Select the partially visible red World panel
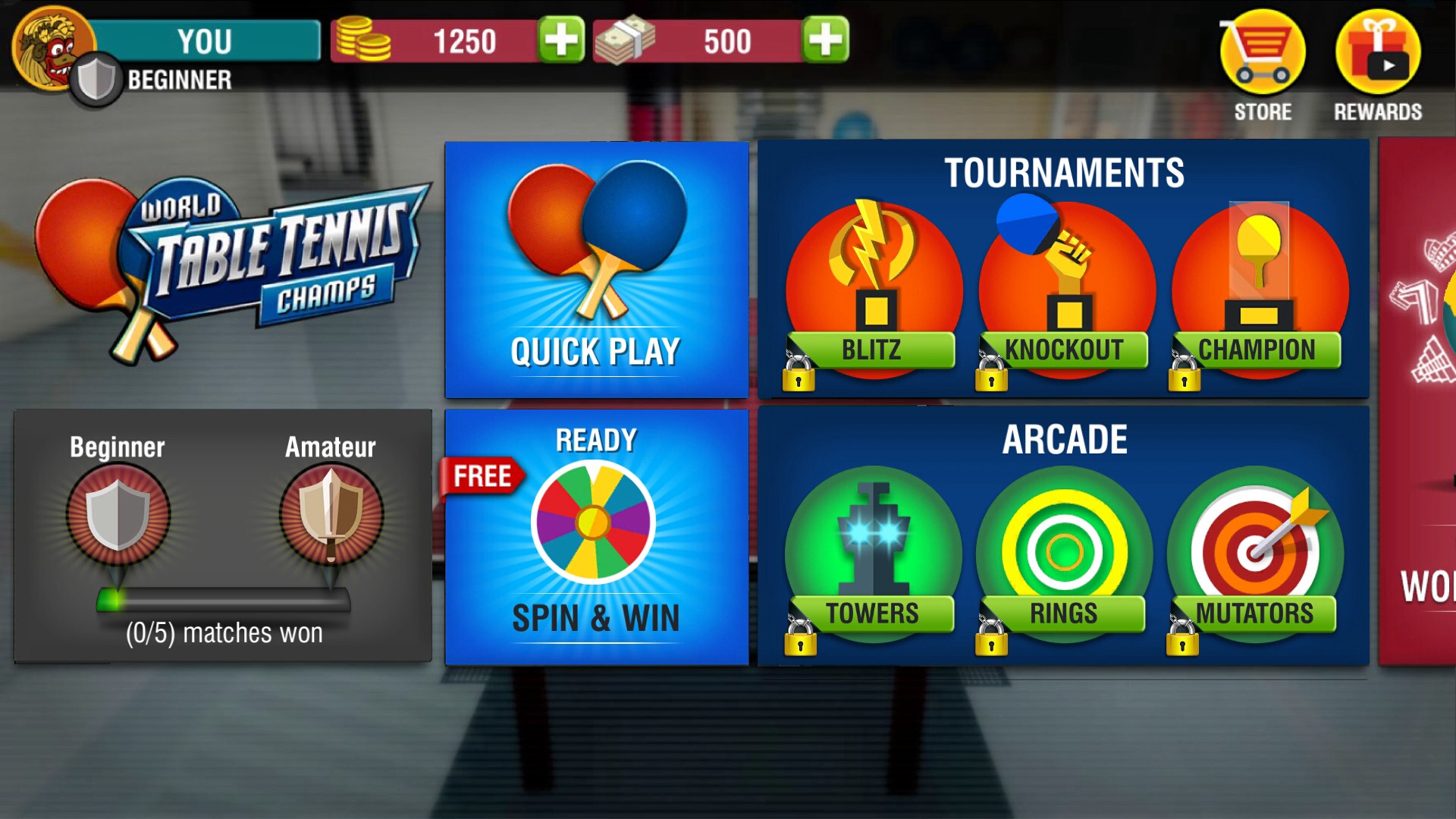The width and height of the screenshot is (1456, 819). pos(1418,402)
